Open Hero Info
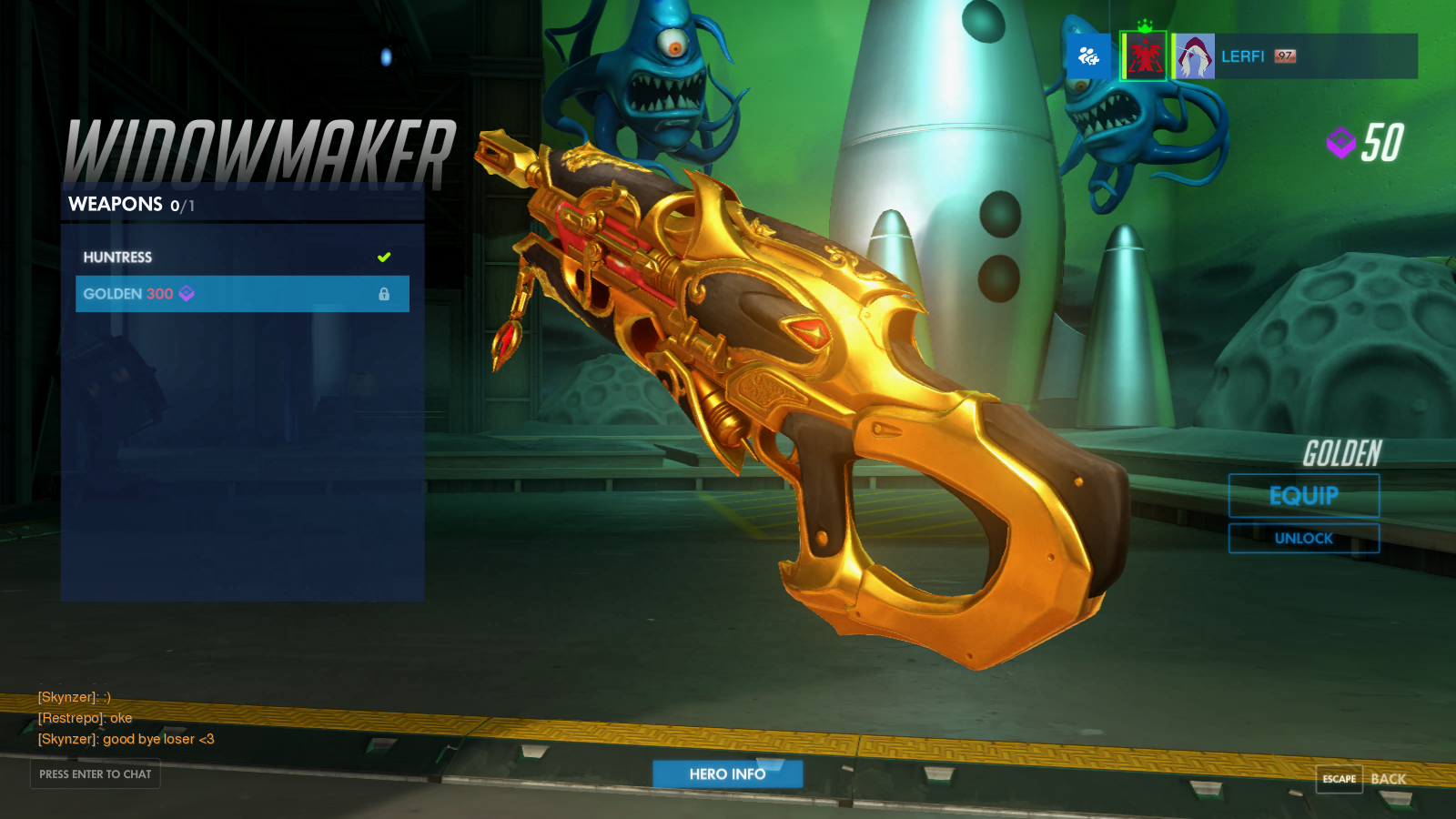 tap(727, 774)
